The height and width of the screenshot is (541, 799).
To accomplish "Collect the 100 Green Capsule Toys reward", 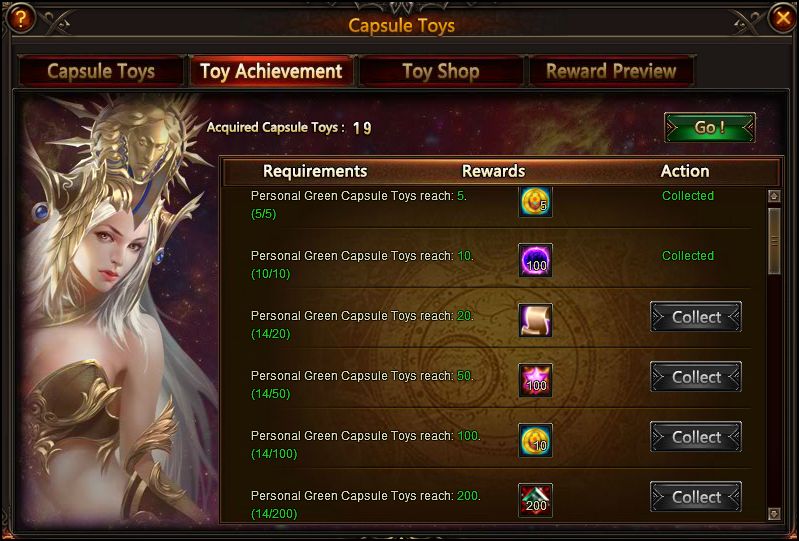I will [696, 437].
